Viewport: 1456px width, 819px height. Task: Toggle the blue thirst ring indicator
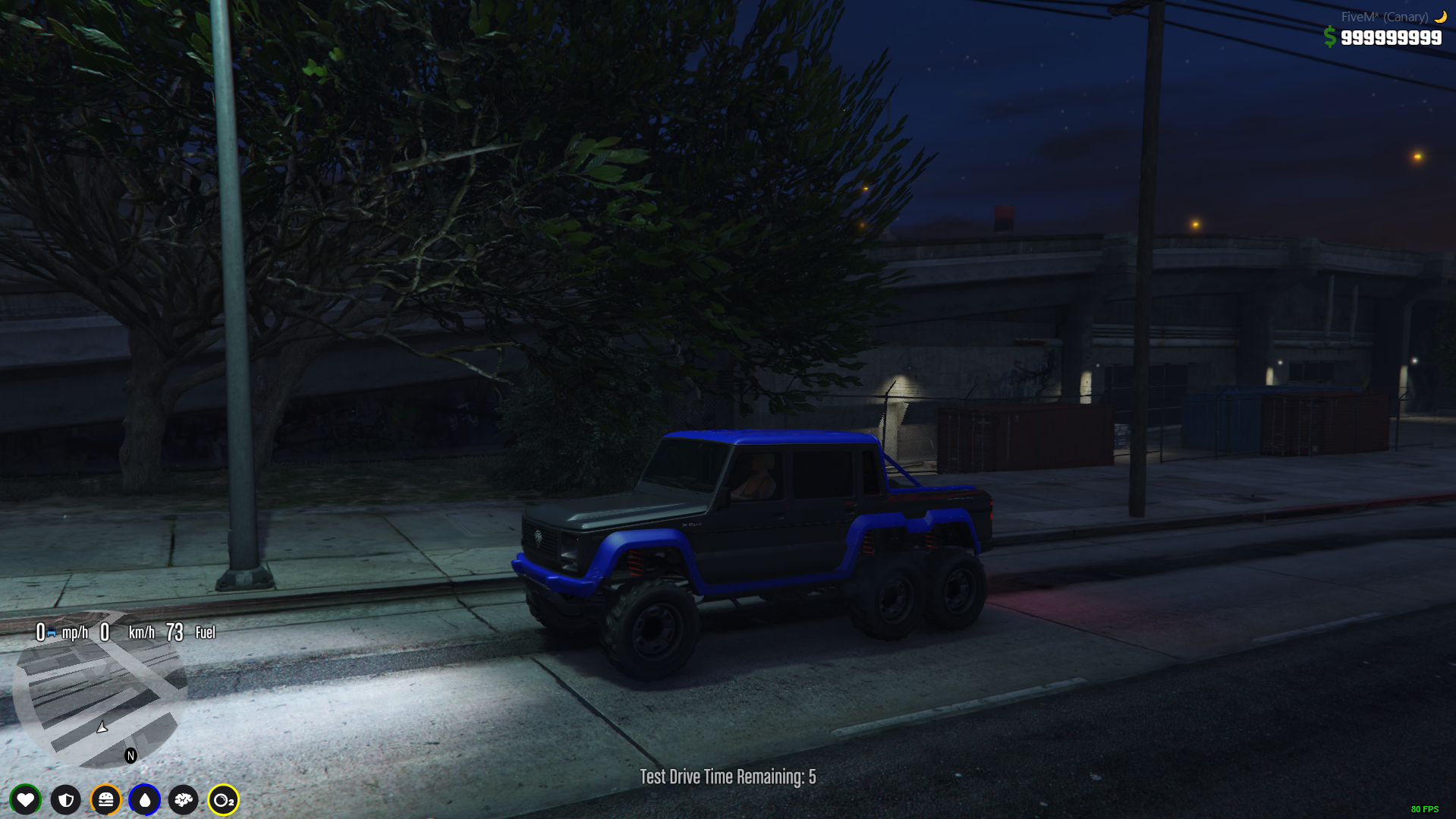click(x=145, y=800)
